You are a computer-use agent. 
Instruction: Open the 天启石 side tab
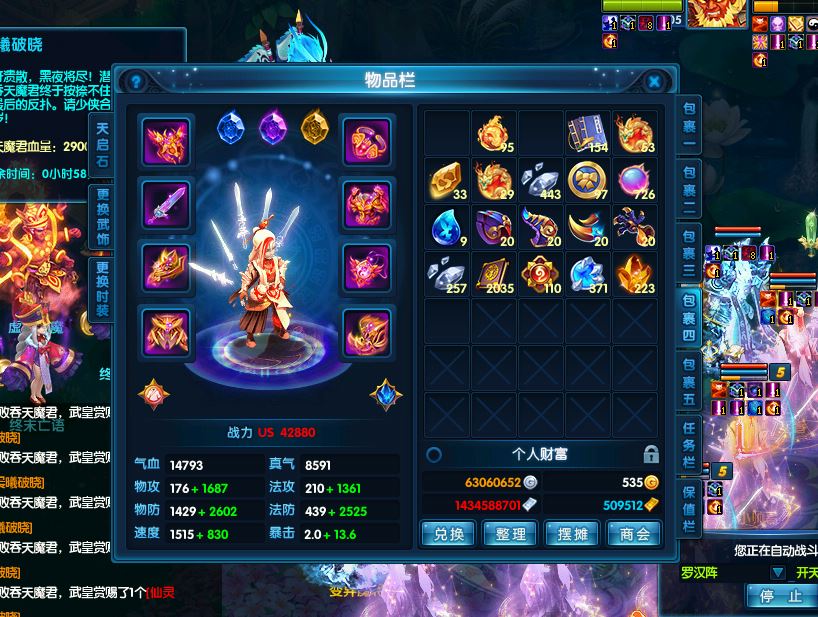click(102, 145)
